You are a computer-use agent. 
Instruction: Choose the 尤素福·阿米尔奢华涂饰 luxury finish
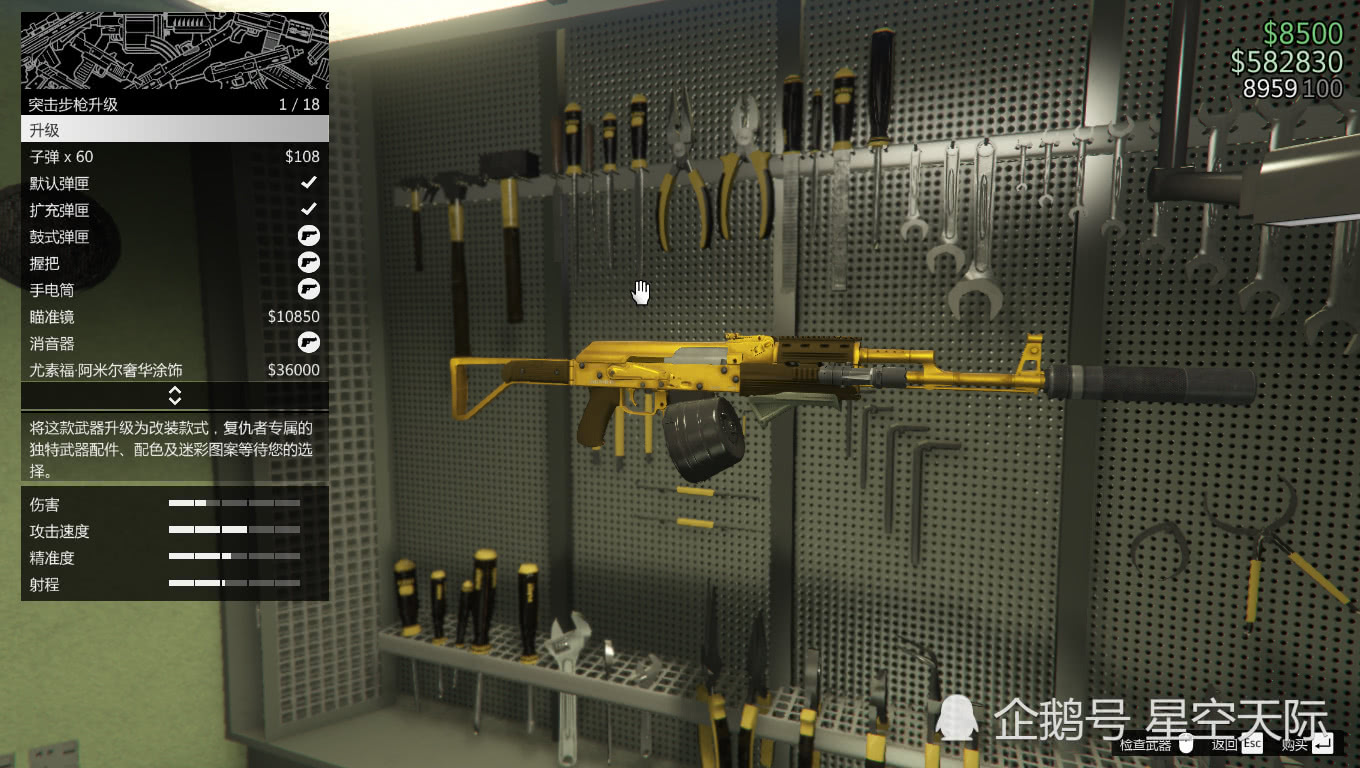click(174, 370)
